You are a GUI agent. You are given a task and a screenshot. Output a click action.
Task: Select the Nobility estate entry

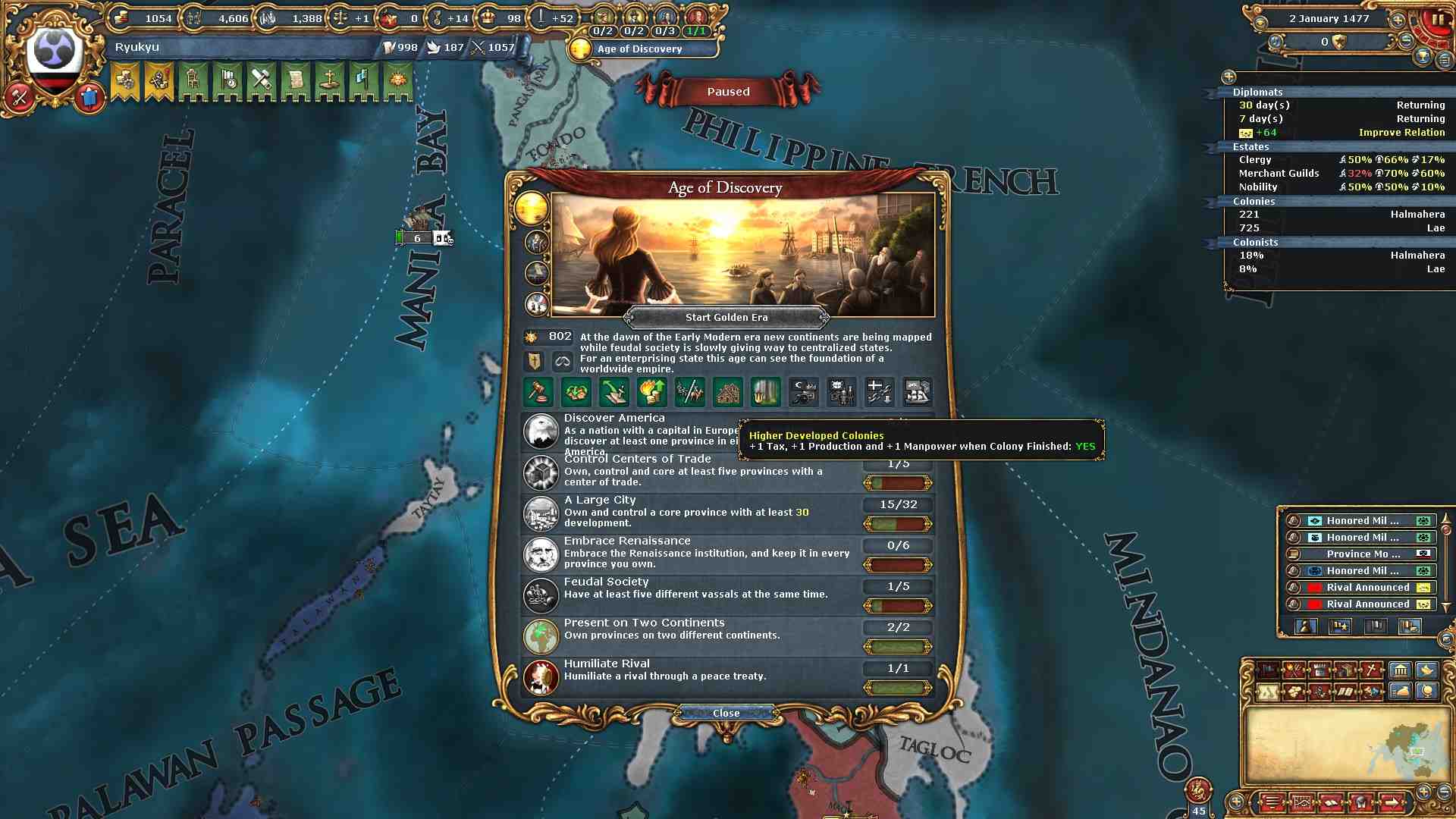(1258, 187)
